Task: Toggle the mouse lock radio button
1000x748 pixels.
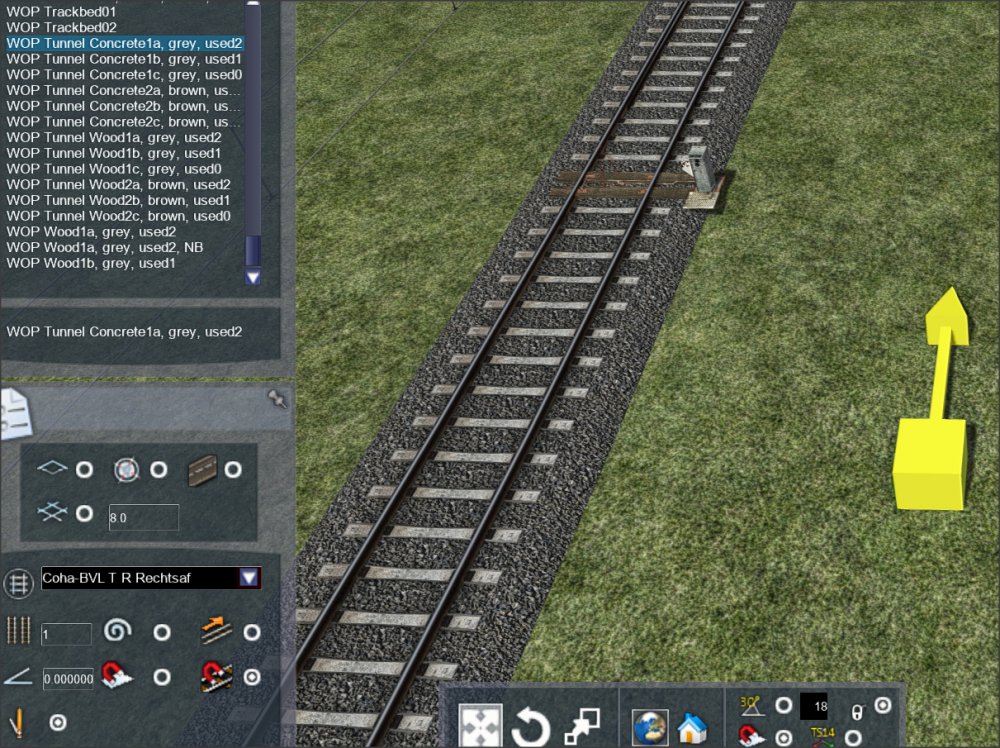Action: coord(882,706)
